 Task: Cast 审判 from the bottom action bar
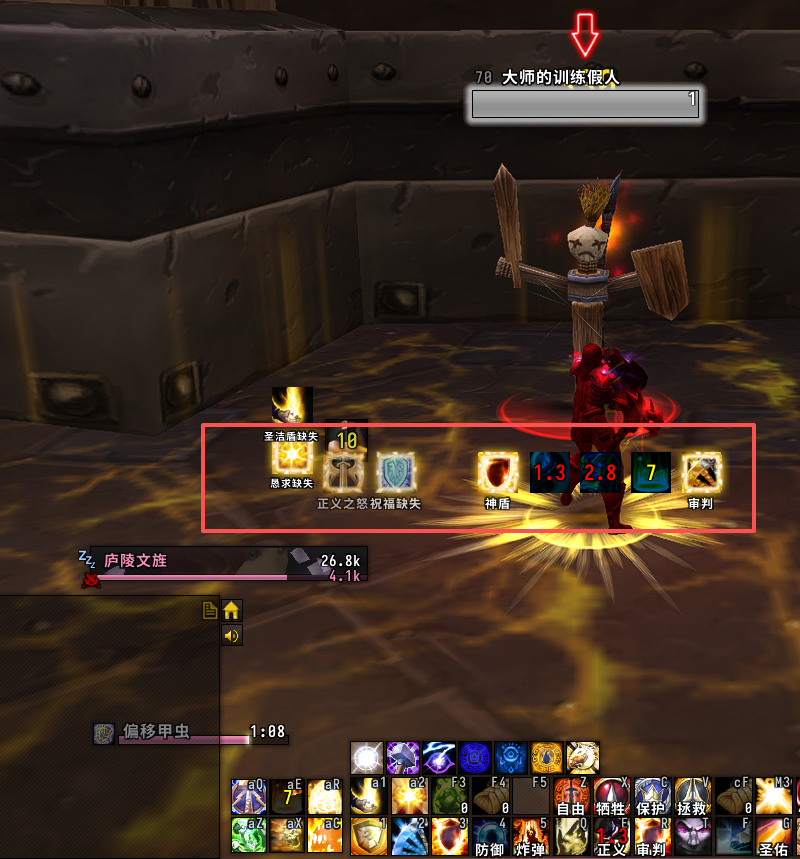[651, 836]
